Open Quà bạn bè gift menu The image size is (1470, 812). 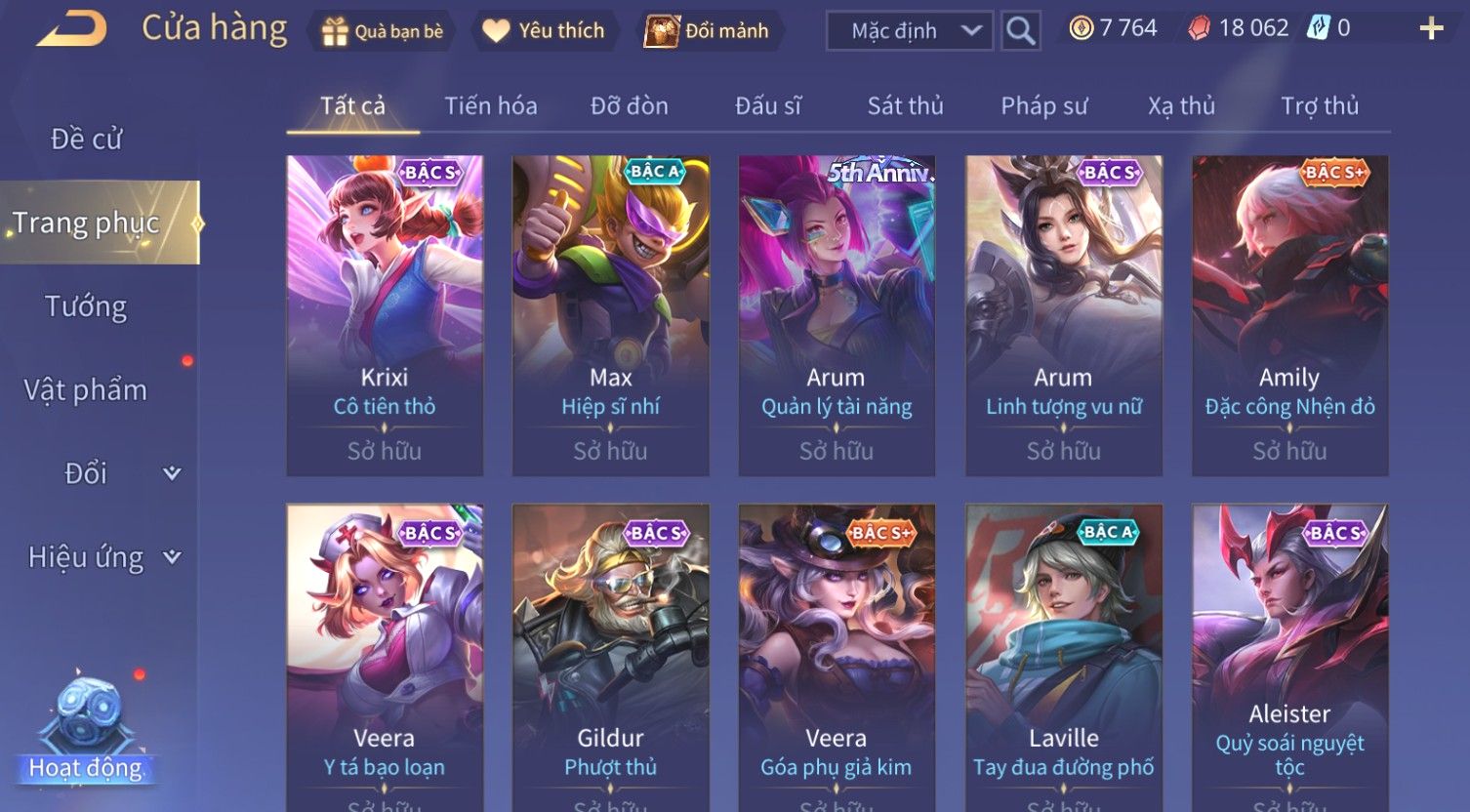(384, 31)
